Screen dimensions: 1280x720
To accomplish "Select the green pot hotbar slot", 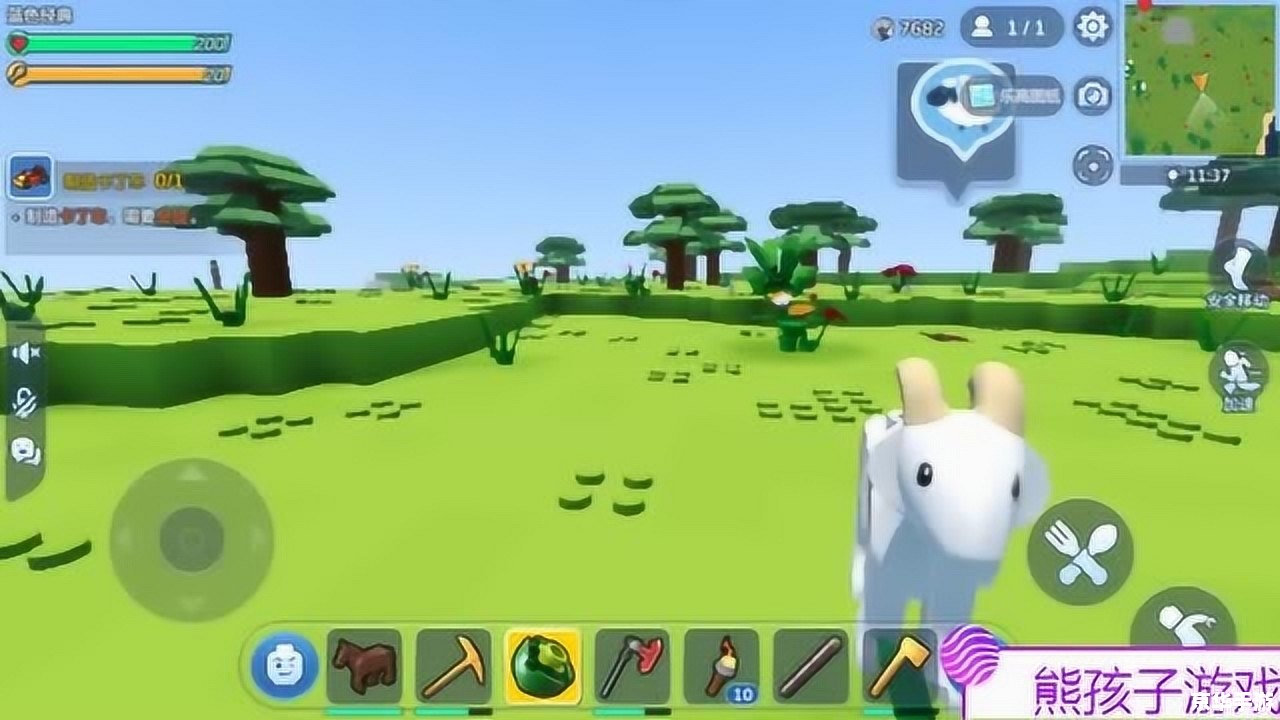I will coord(542,665).
